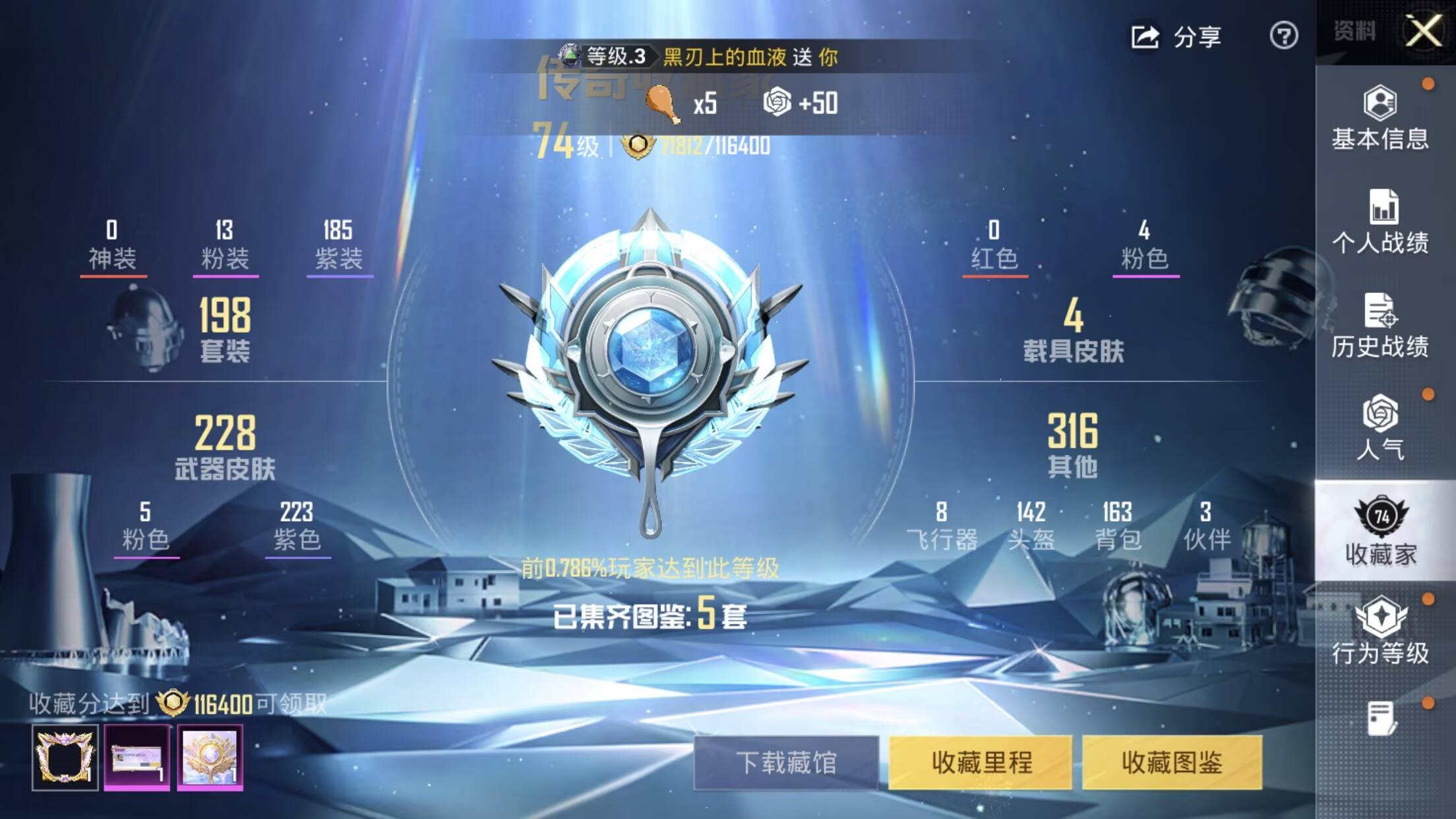Screen dimensions: 1456x819
Task: Click the 下载藏馆 button
Action: point(786,763)
